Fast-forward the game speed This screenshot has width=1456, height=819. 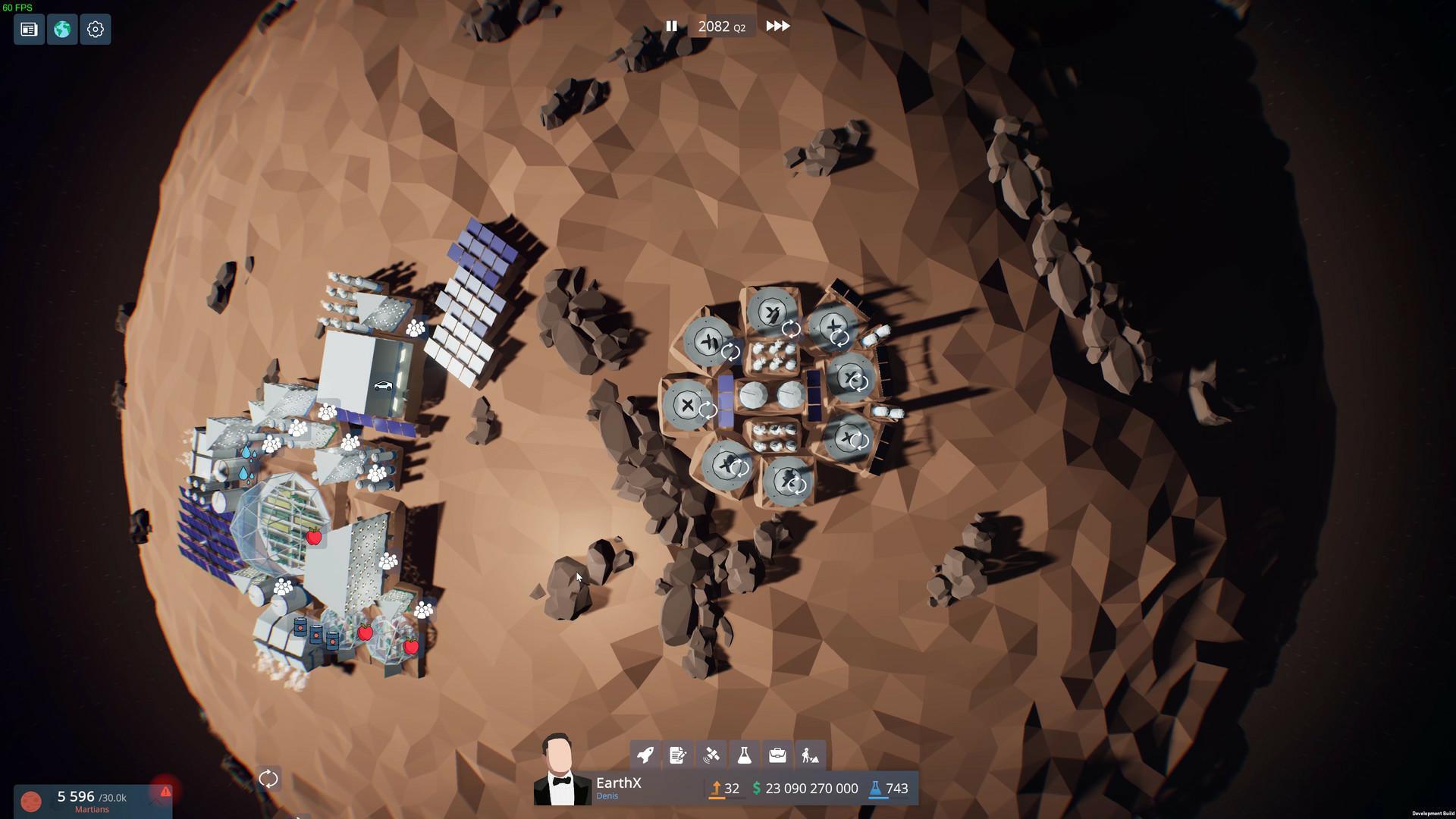pos(776,25)
